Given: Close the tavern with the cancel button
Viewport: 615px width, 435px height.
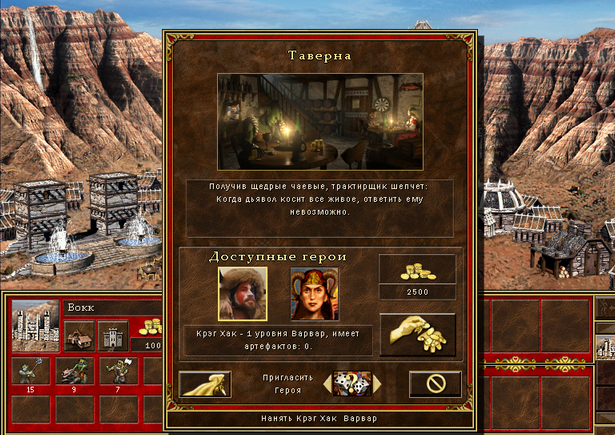Looking at the screenshot, I should (435, 383).
